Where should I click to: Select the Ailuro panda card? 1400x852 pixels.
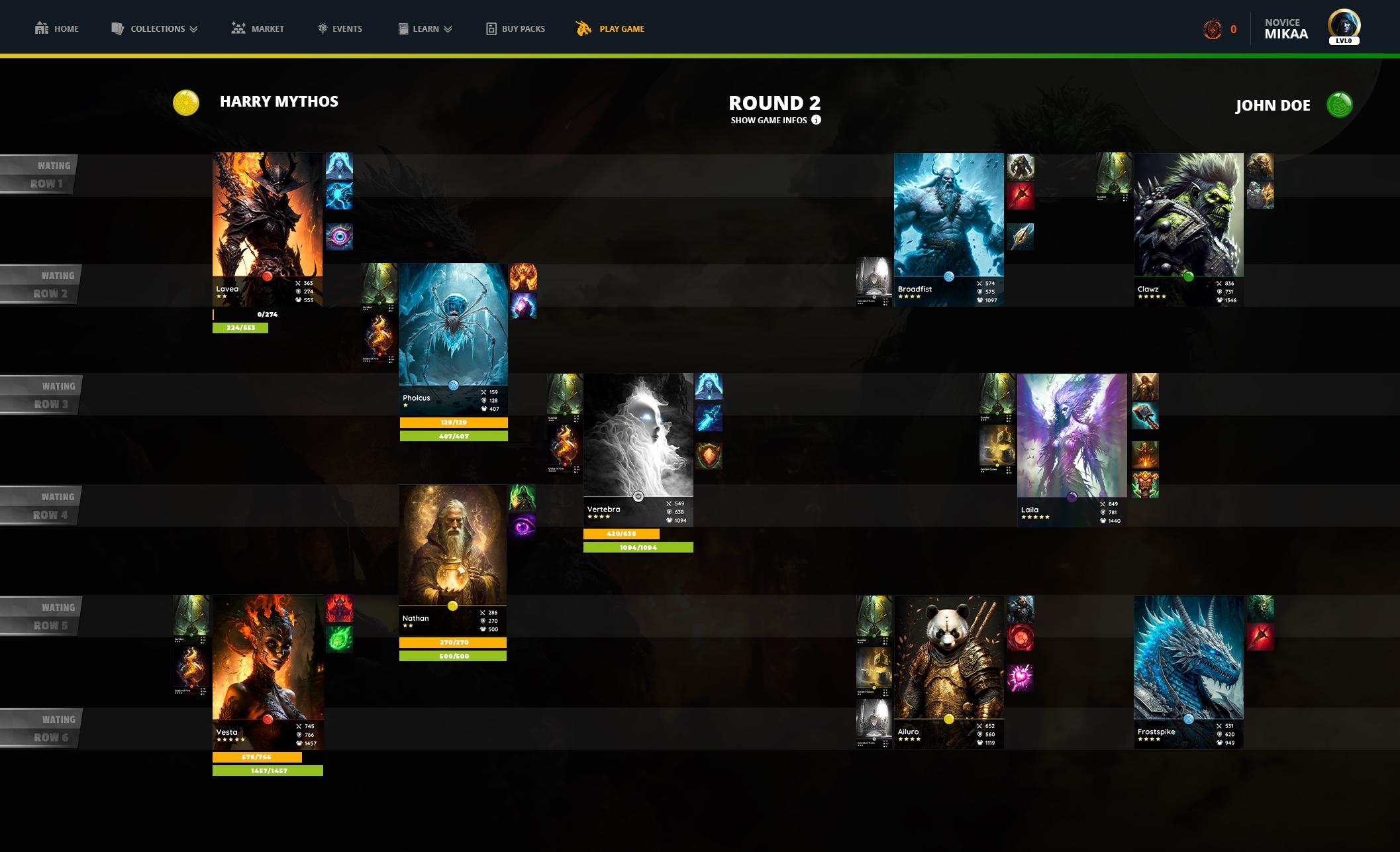tap(948, 659)
